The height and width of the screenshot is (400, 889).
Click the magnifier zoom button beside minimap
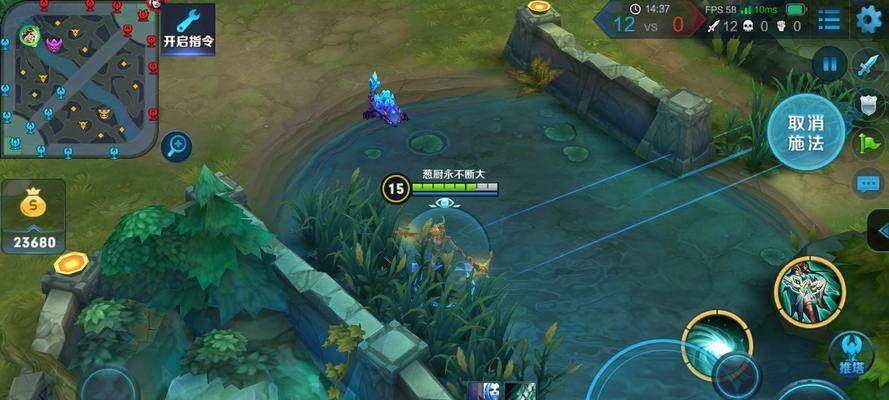click(177, 146)
